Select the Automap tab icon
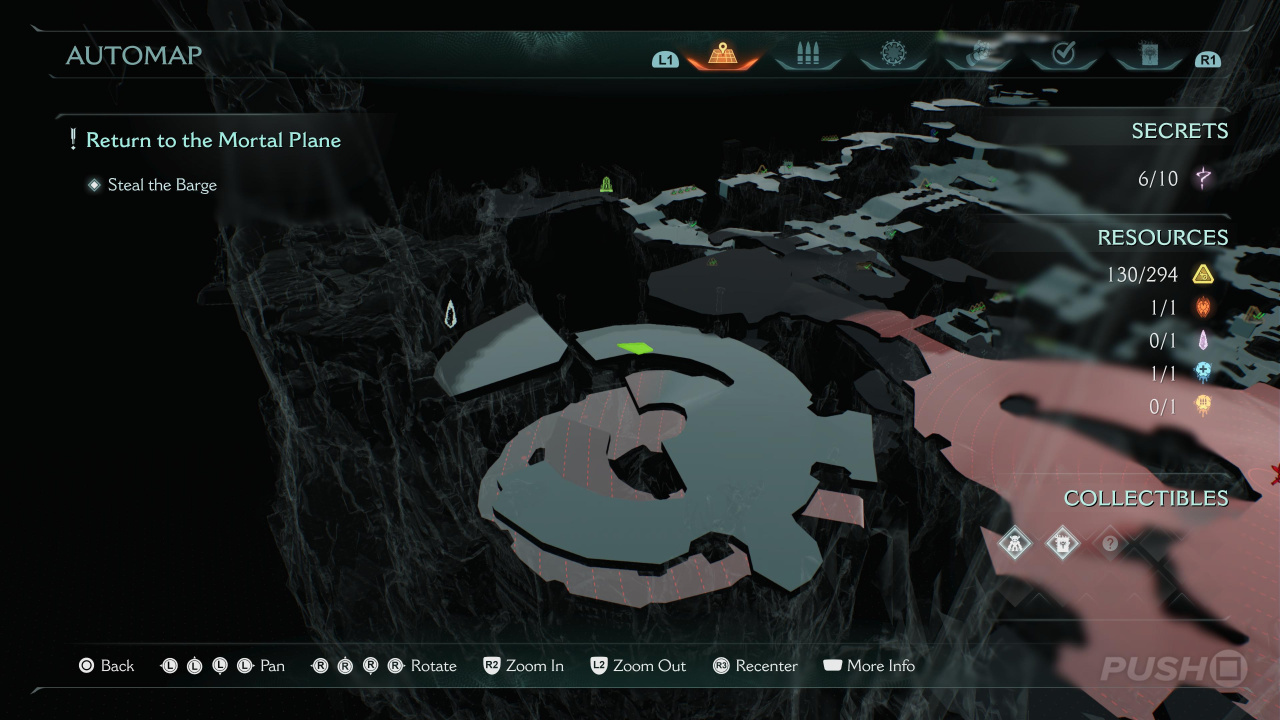The height and width of the screenshot is (720, 1280). (x=722, y=54)
